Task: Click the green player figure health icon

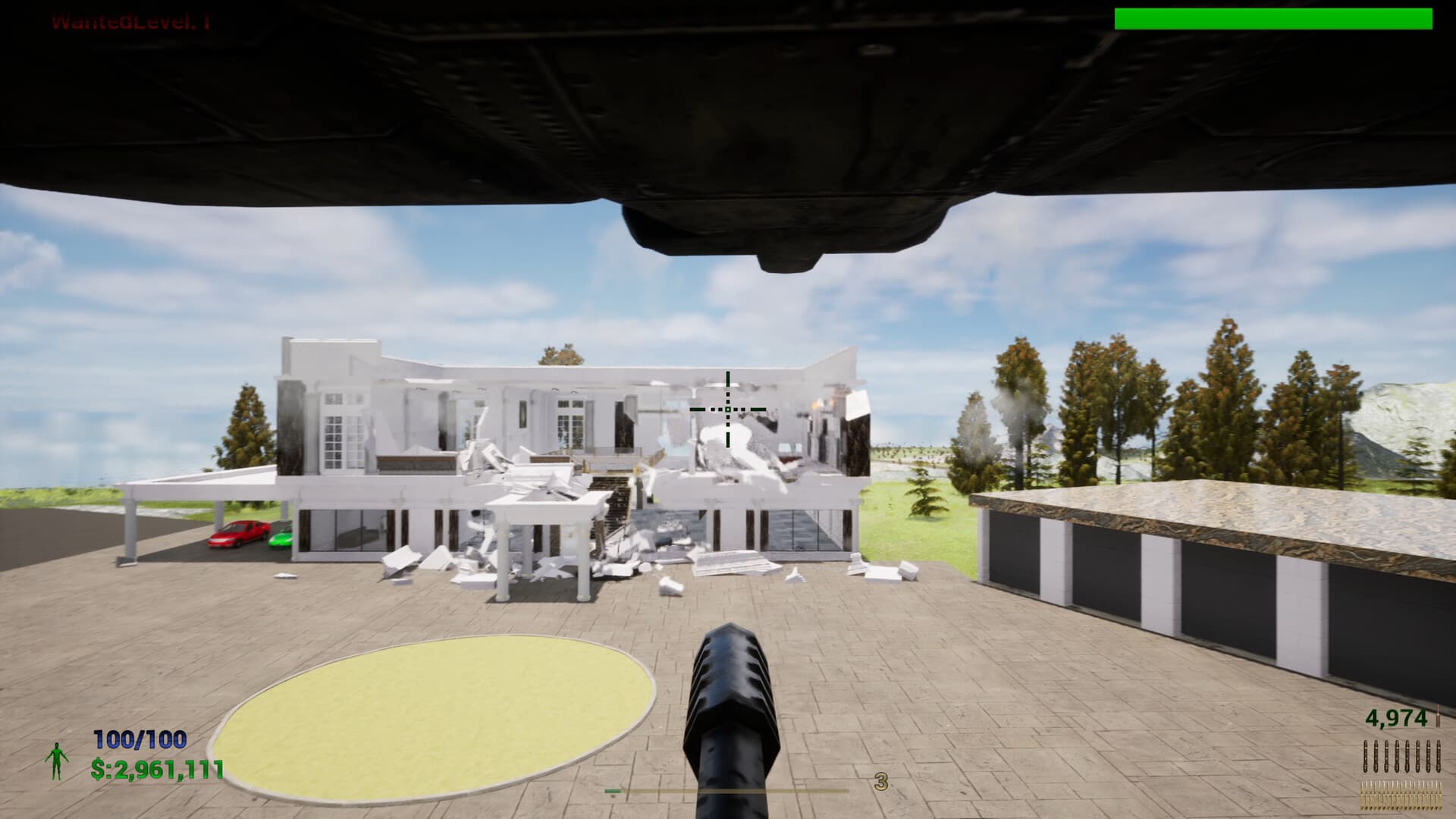Action: [x=57, y=761]
